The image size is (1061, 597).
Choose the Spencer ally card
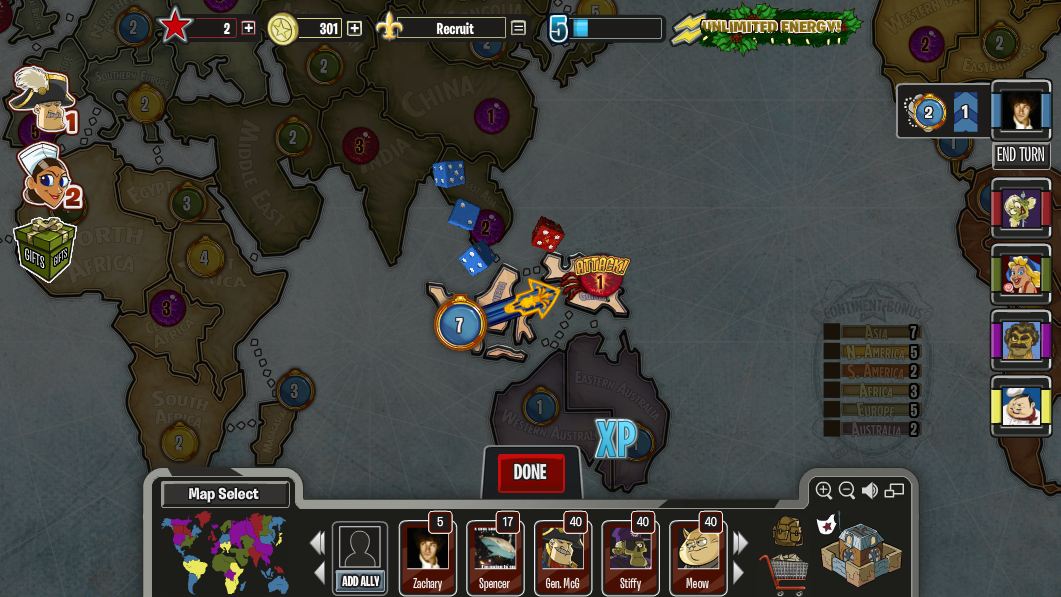click(494, 557)
